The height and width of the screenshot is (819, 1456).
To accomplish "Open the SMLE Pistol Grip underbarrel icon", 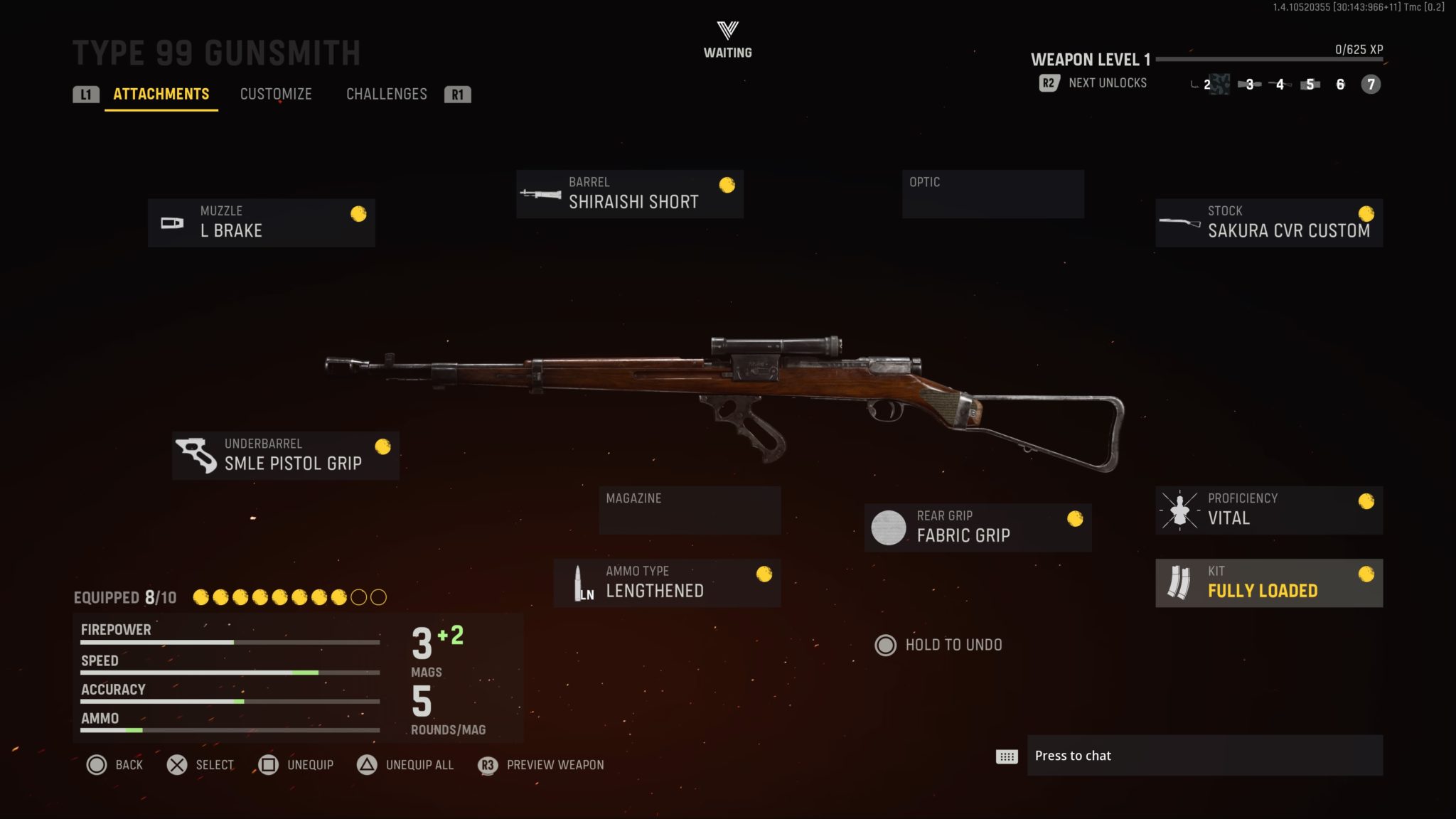I will (x=198, y=455).
